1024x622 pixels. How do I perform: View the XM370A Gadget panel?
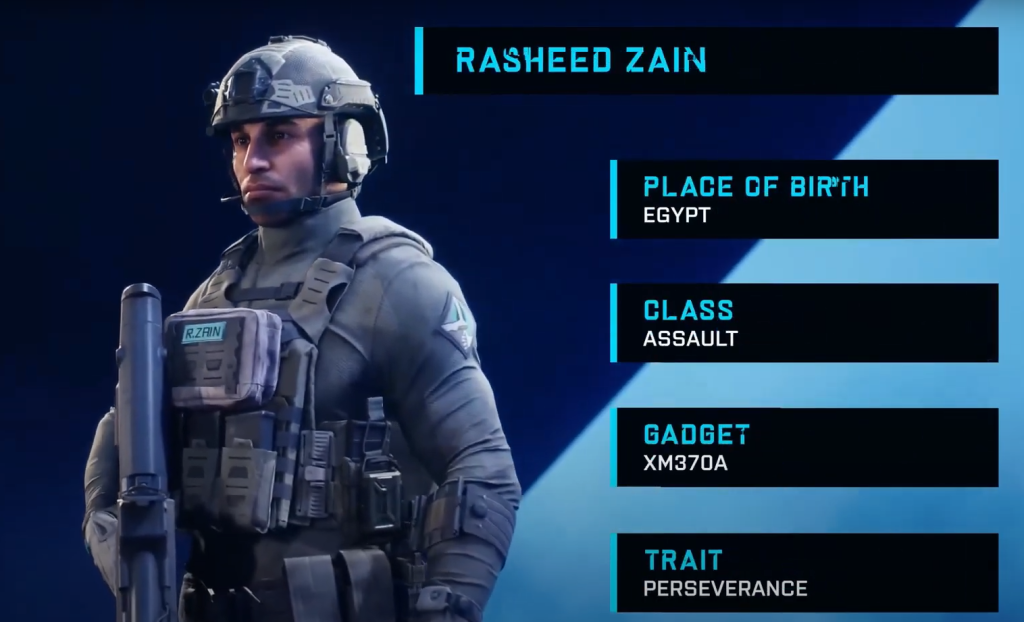[805, 447]
